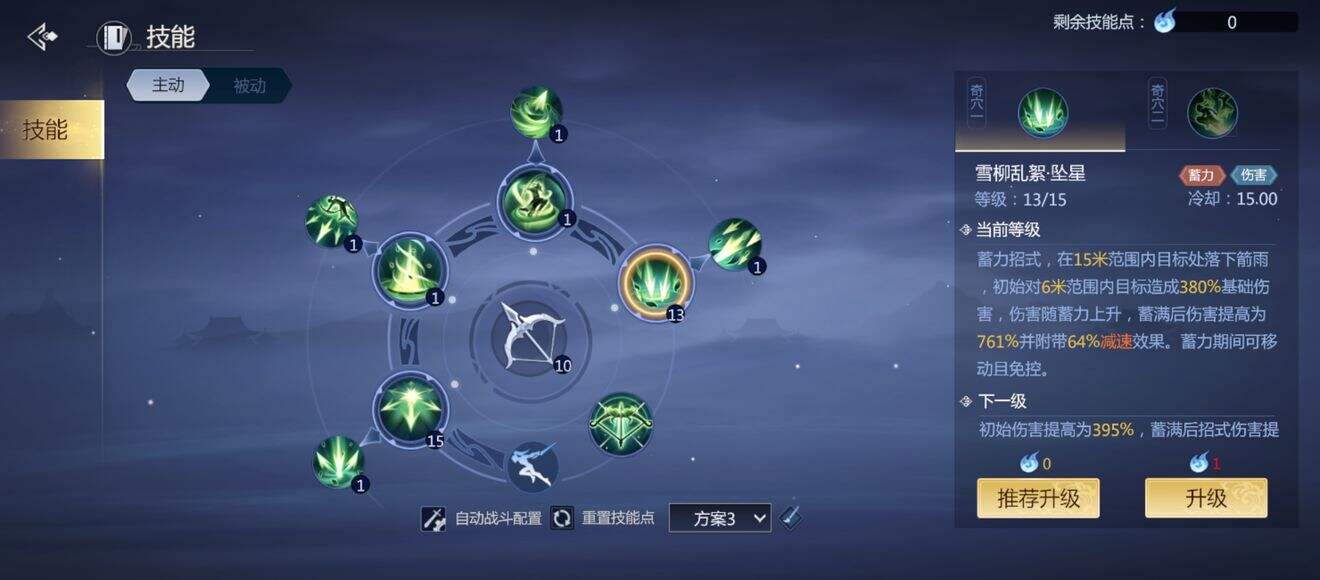Select the 主动 active skills tab
1320x580 pixels.
coord(168,85)
